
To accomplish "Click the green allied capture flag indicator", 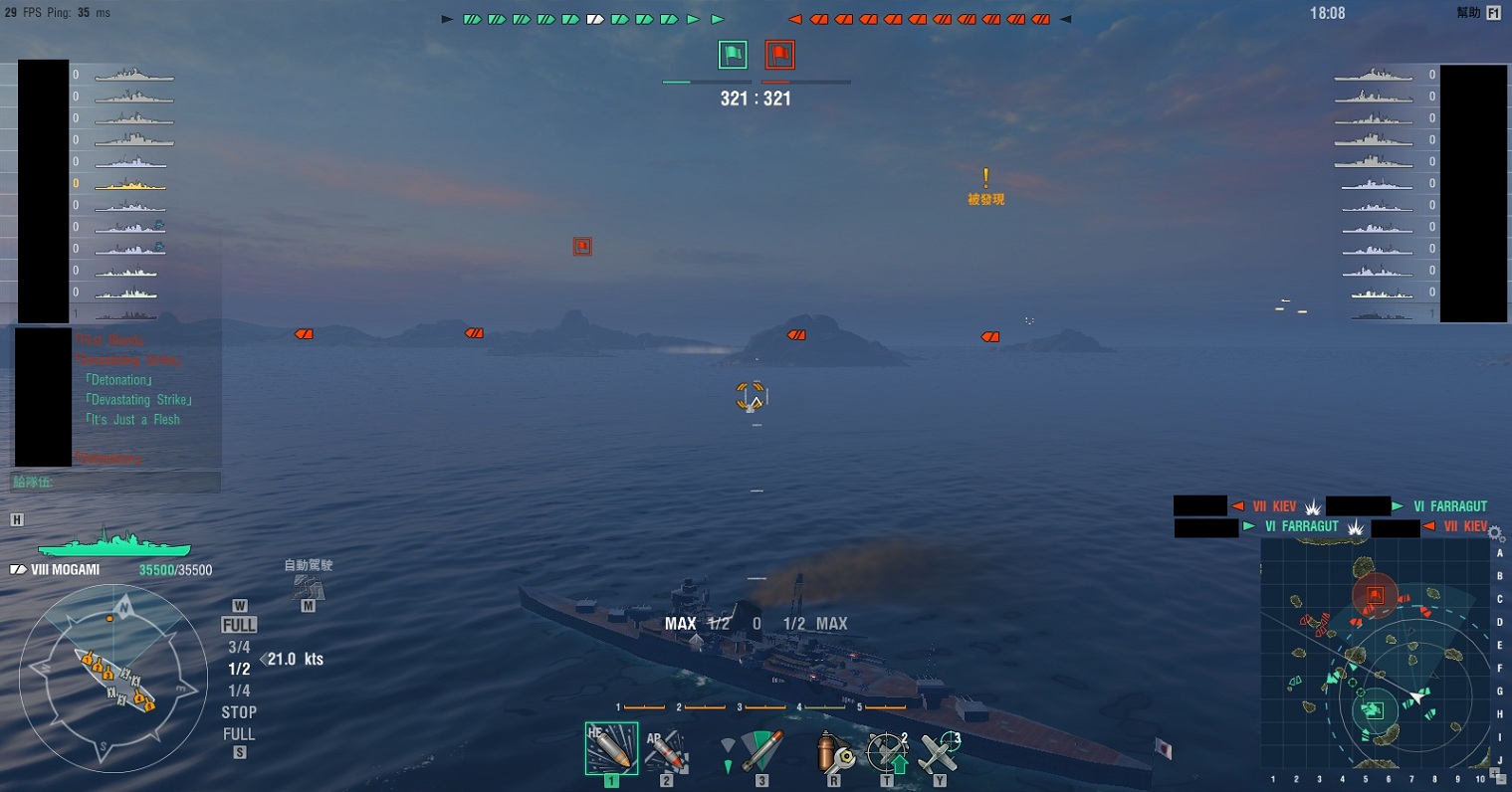I will 733,55.
